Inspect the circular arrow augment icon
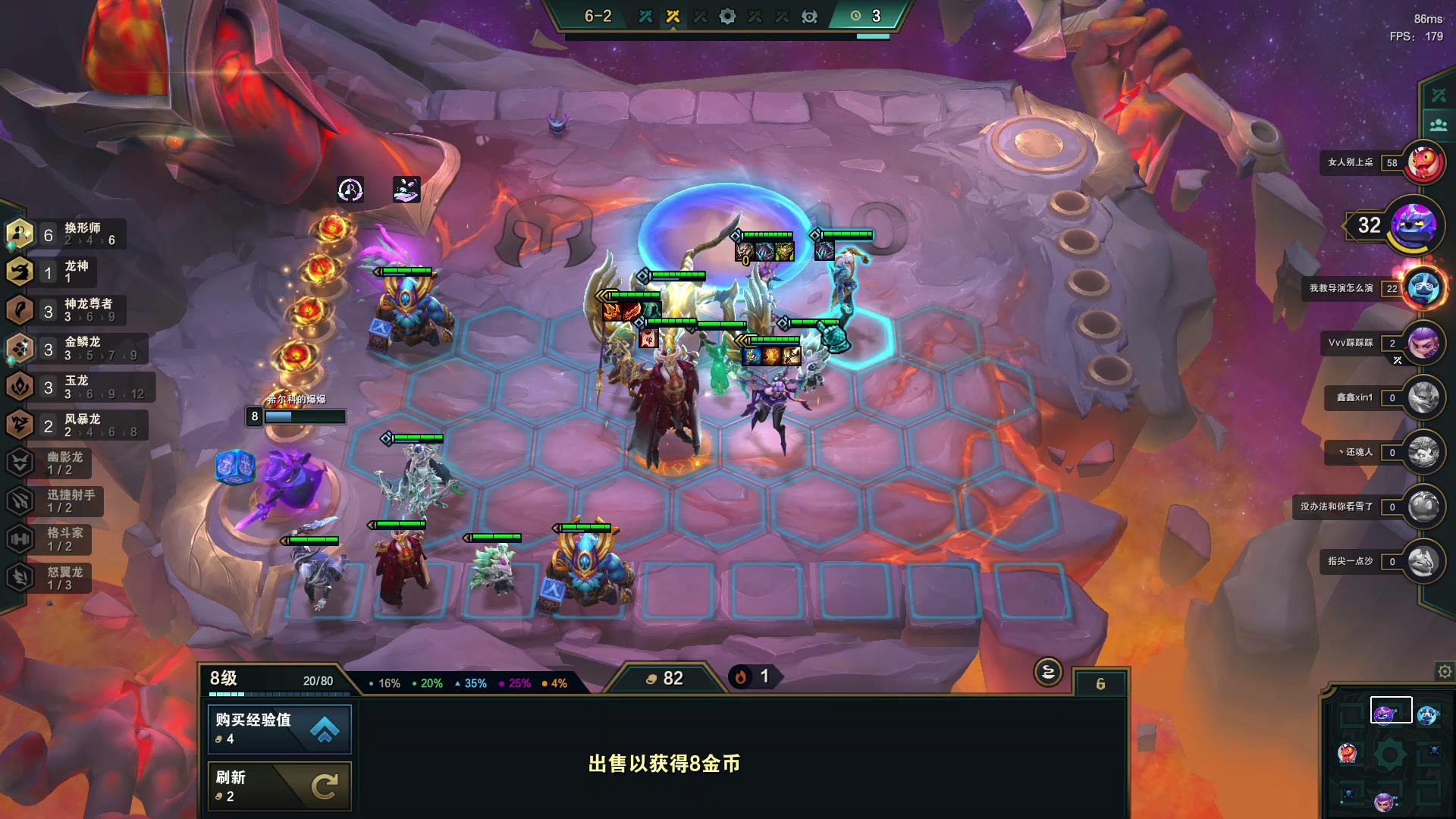Viewport: 1456px width, 819px height. 350,190
